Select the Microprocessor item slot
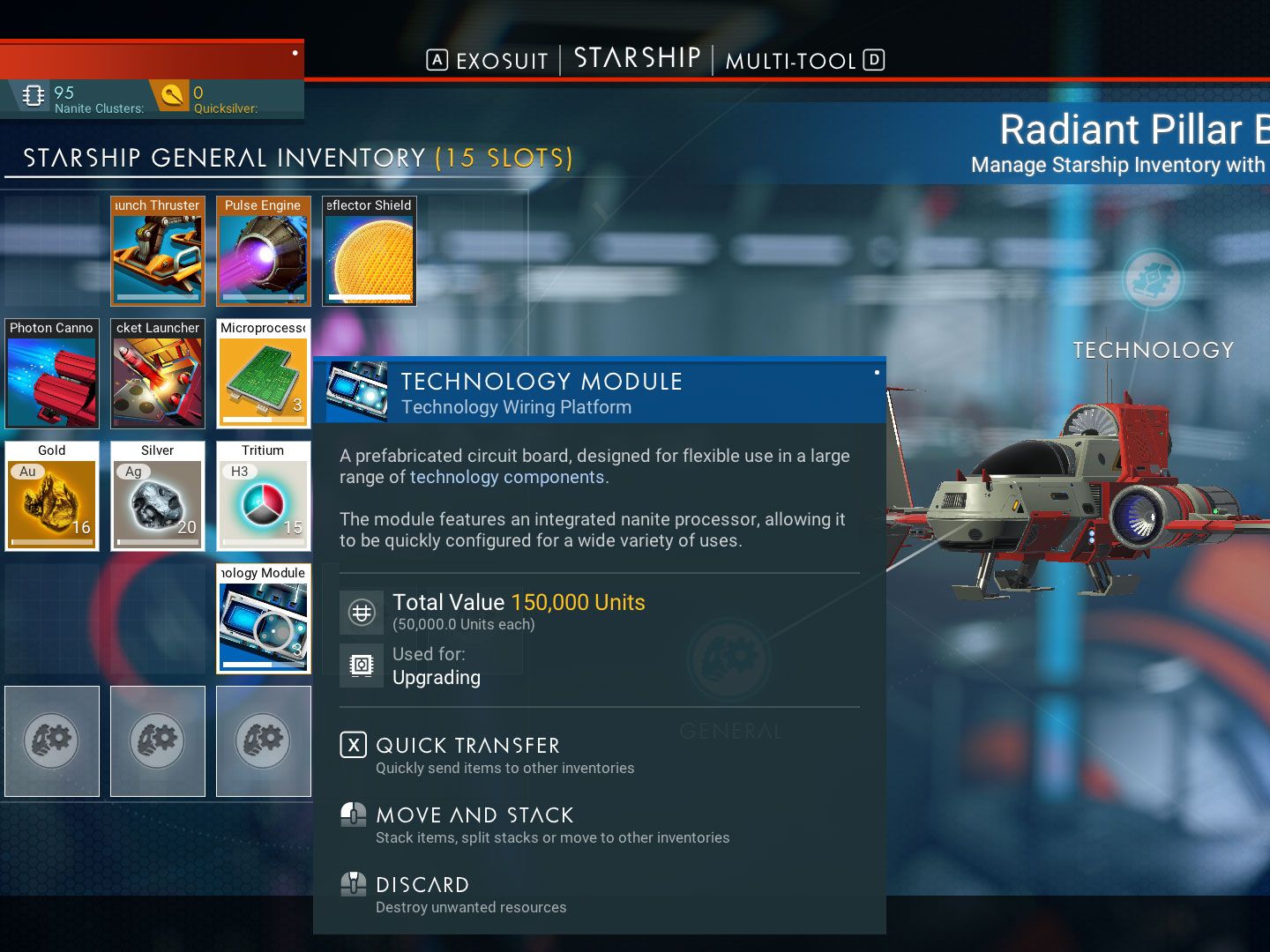Image resolution: width=1270 pixels, height=952 pixels. pos(264,374)
